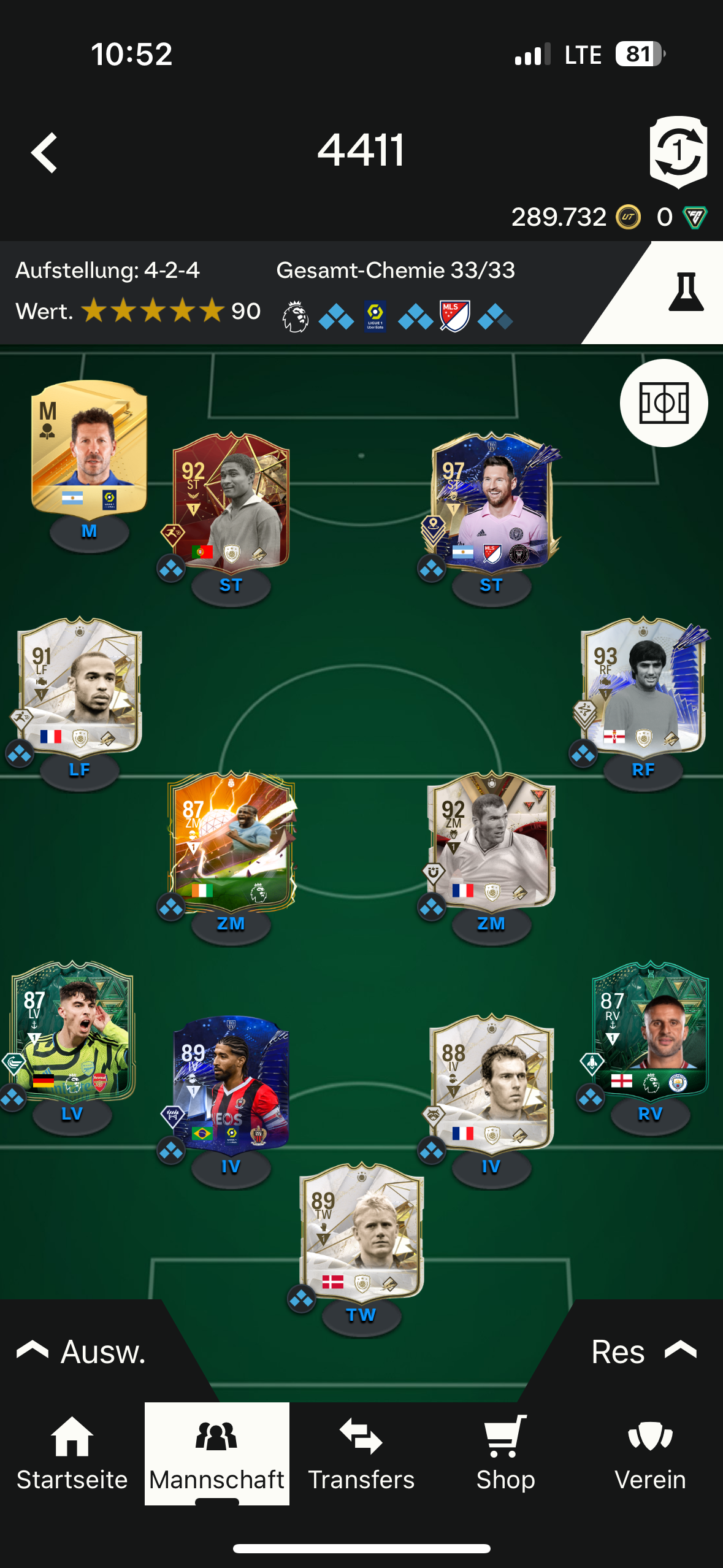The width and height of the screenshot is (723, 1568).
Task: Choose the 92-rated Portuguese striker card
Action: (231, 501)
